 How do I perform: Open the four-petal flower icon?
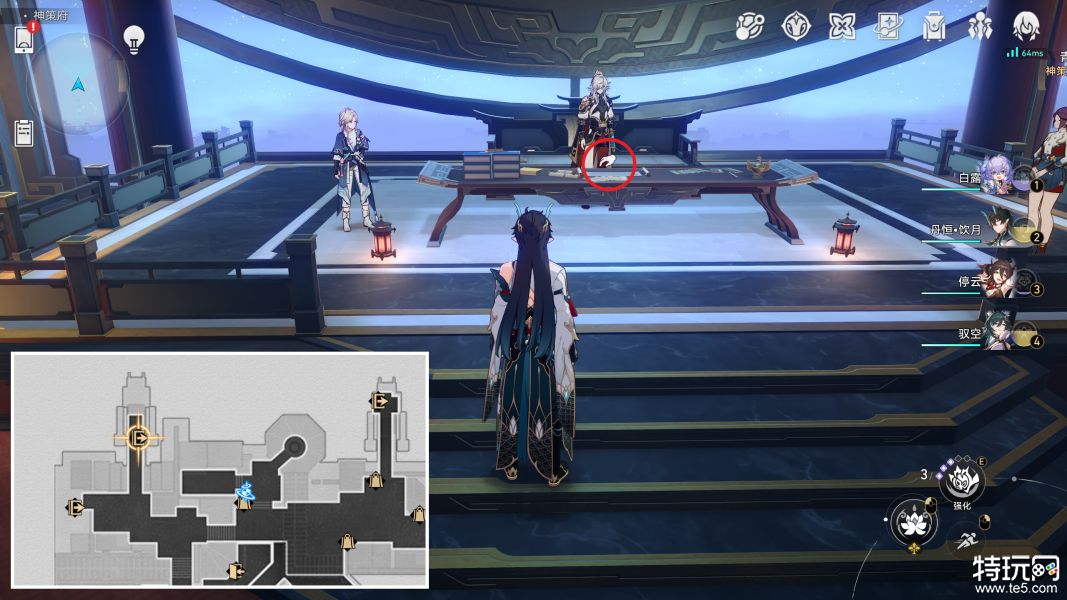[842, 27]
